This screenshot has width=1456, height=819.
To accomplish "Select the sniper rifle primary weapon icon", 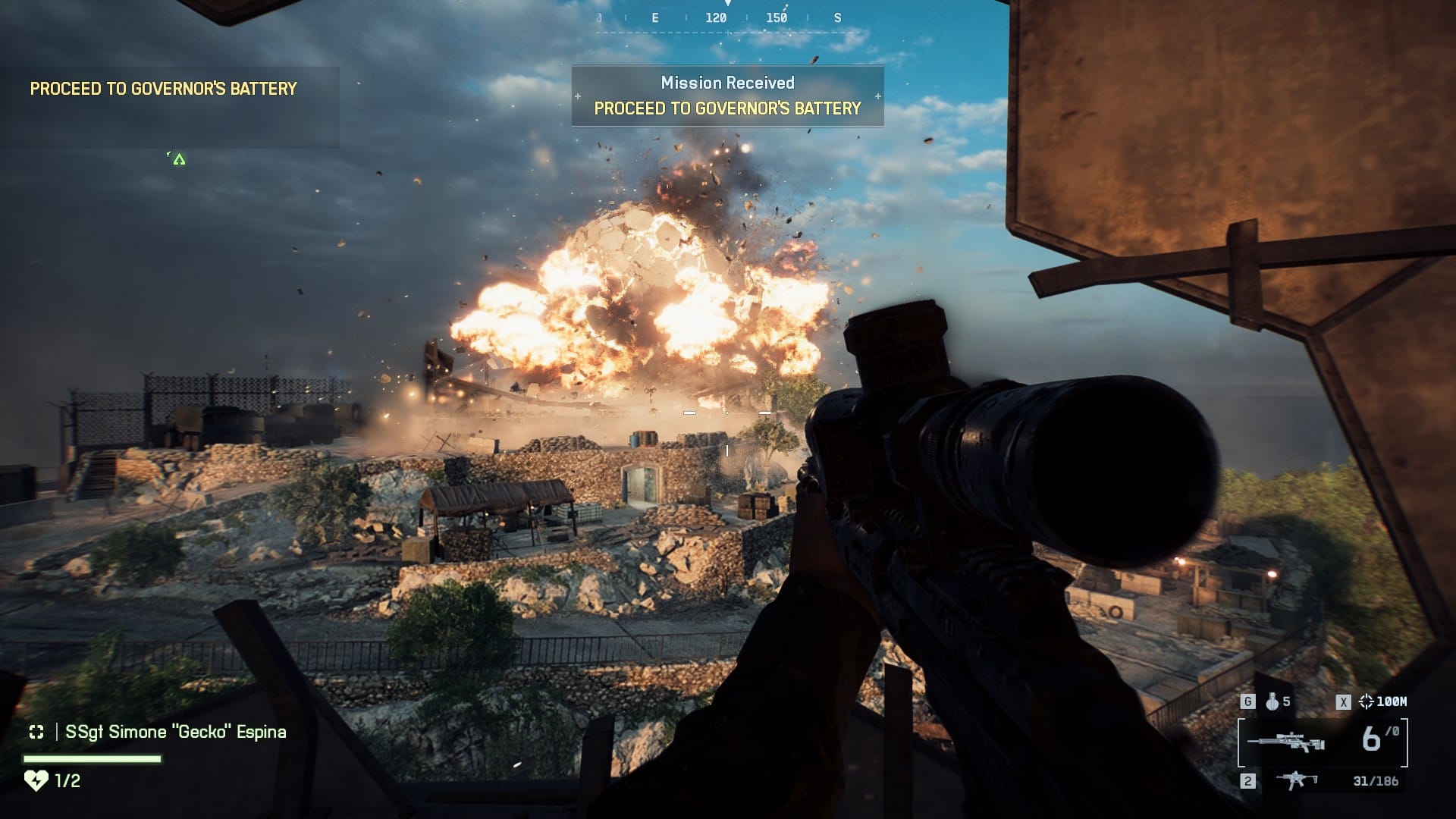I will 1286,741.
